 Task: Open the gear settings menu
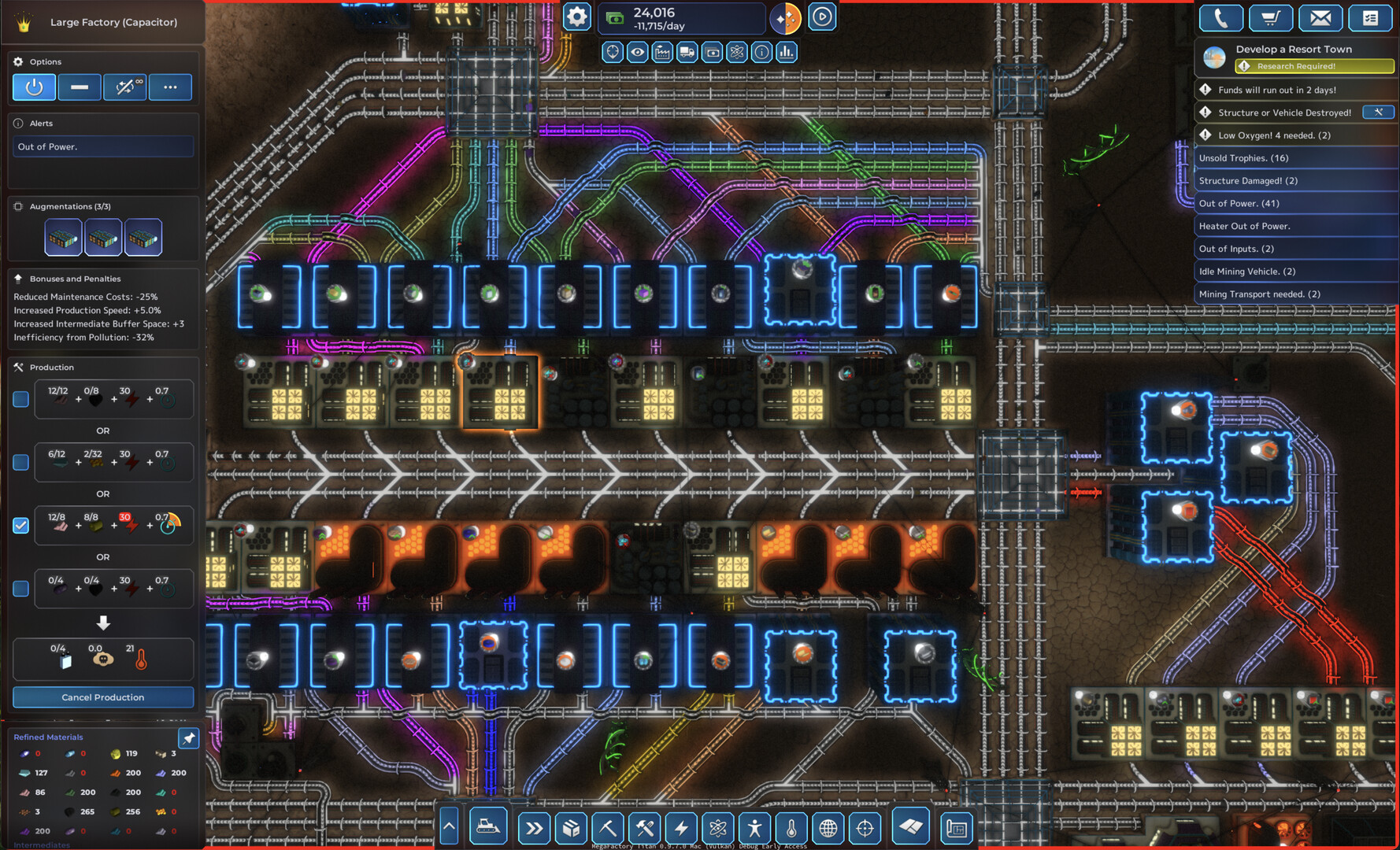tap(576, 17)
